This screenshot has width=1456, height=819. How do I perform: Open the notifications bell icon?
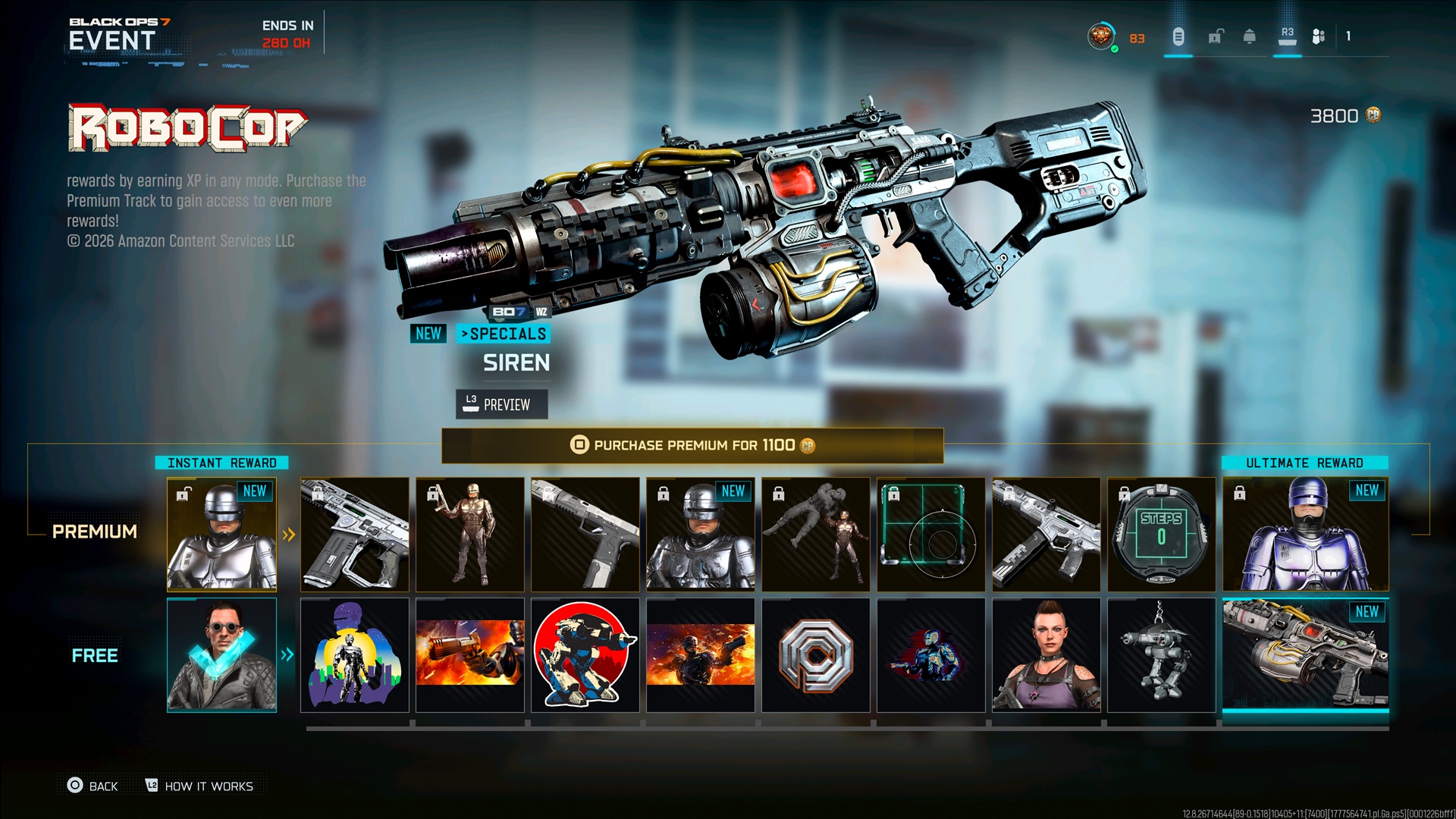(x=1250, y=36)
